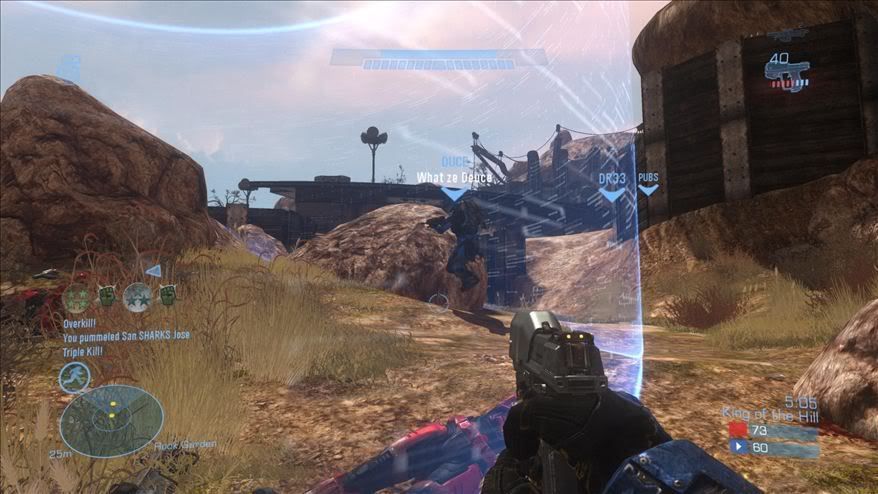Select the magnum pistol weapon icon
The image size is (878, 494).
tap(787, 72)
